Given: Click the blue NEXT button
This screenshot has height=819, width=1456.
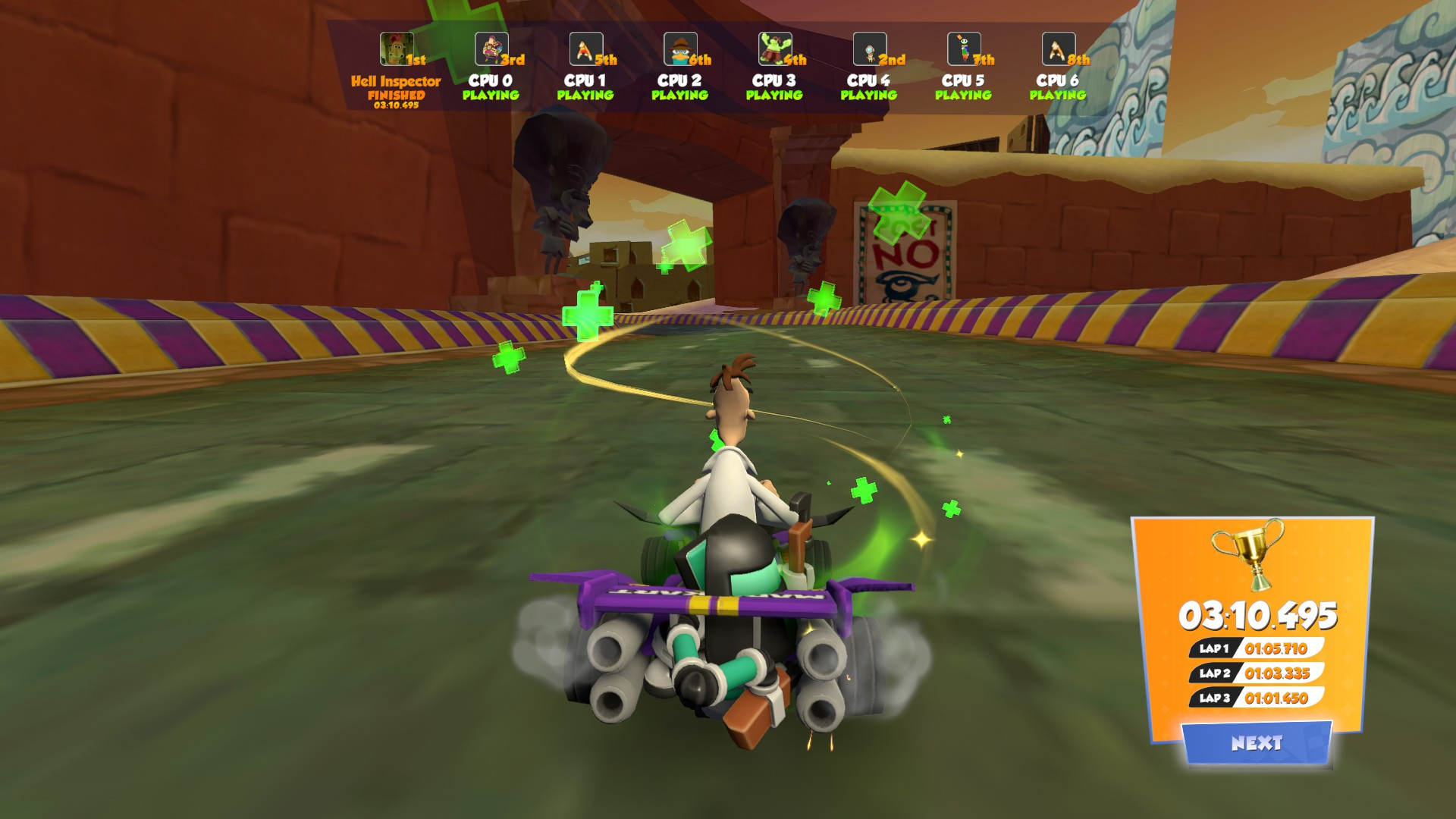Looking at the screenshot, I should click(1257, 742).
